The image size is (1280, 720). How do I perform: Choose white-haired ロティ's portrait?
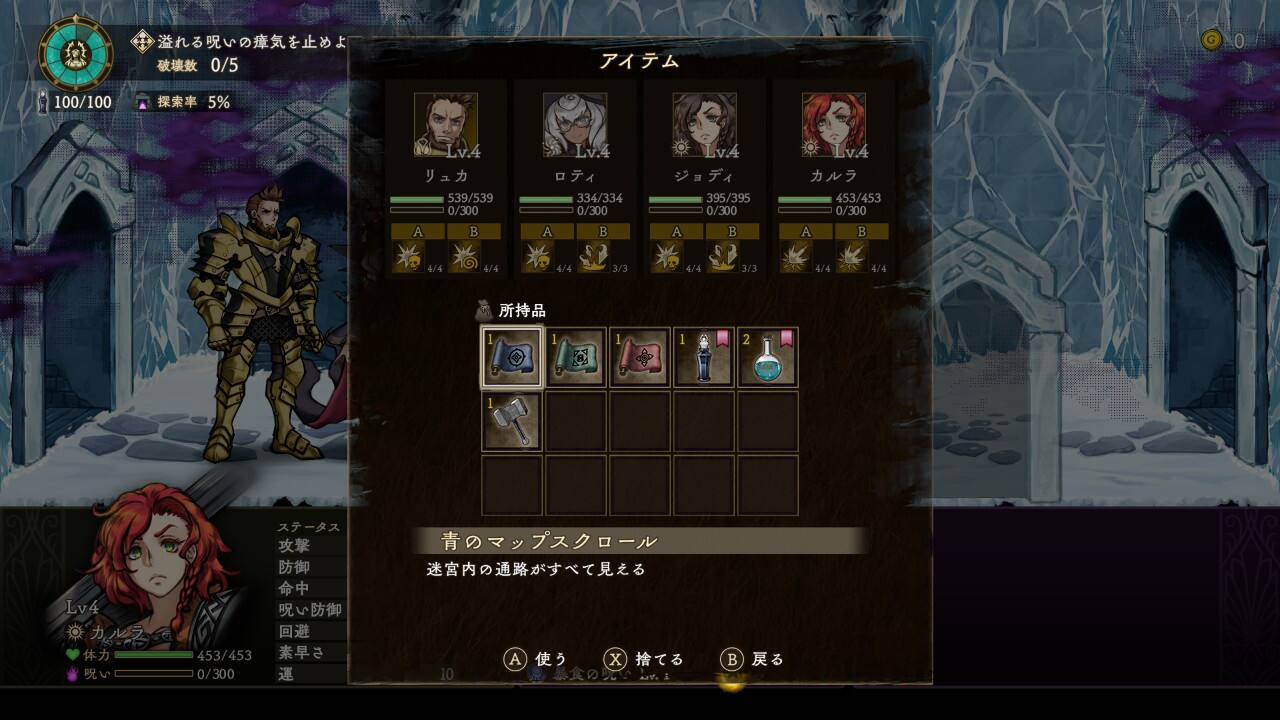[x=575, y=125]
